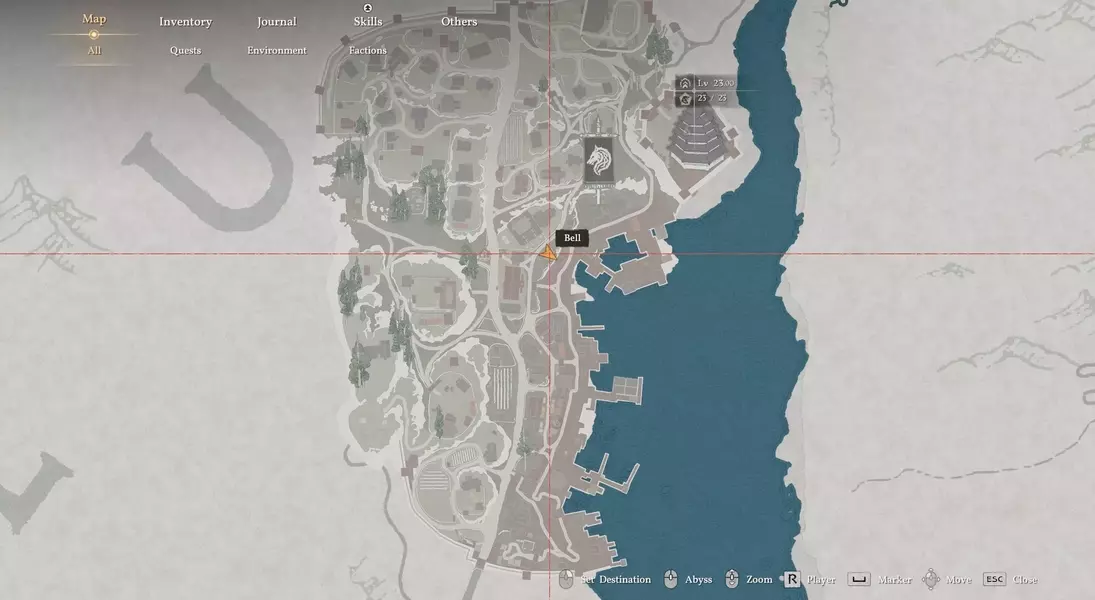The width and height of the screenshot is (1095, 600).
Task: Click the Bell location label
Action: pos(572,238)
